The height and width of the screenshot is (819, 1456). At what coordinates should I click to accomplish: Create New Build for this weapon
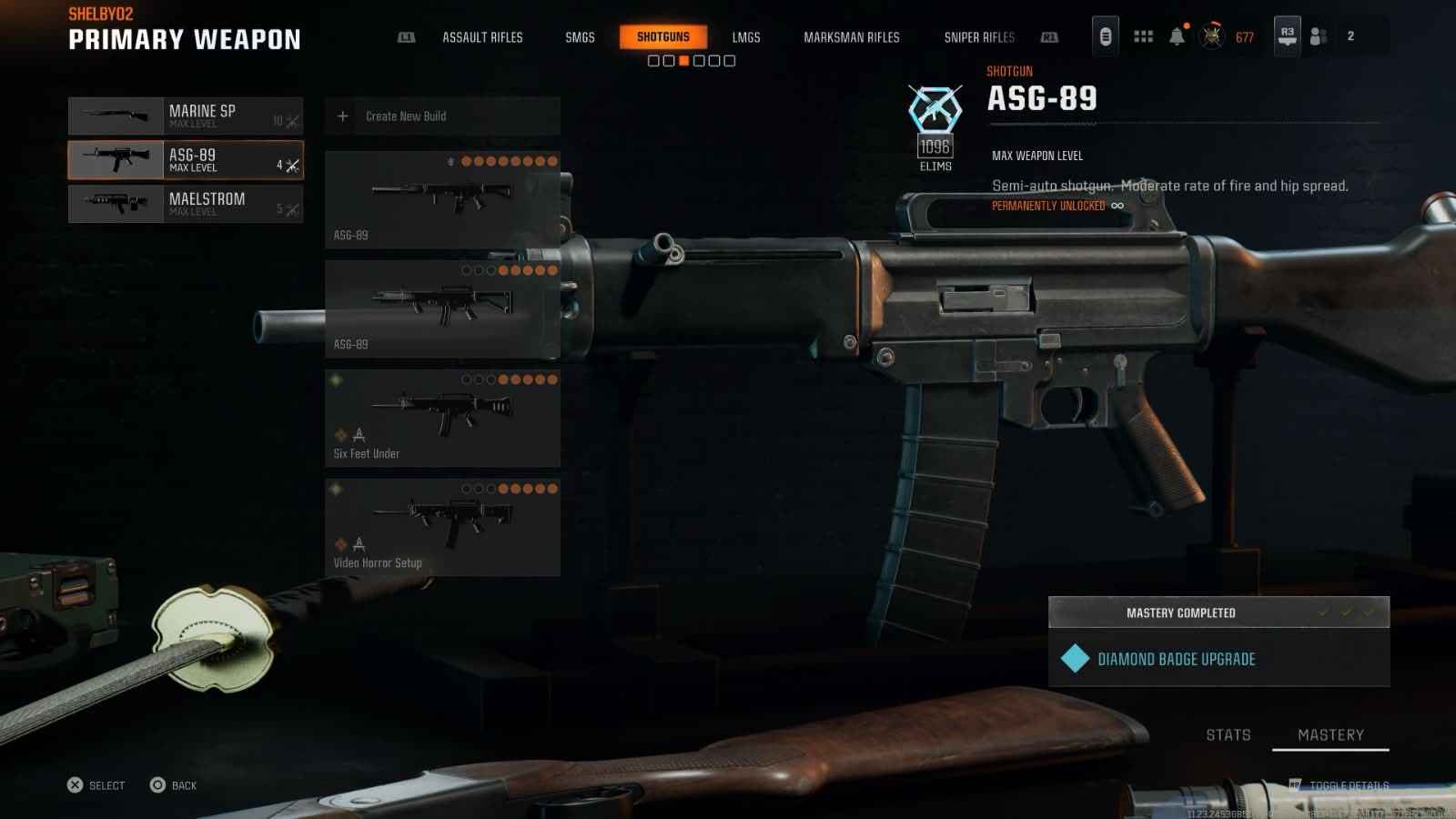tap(442, 116)
